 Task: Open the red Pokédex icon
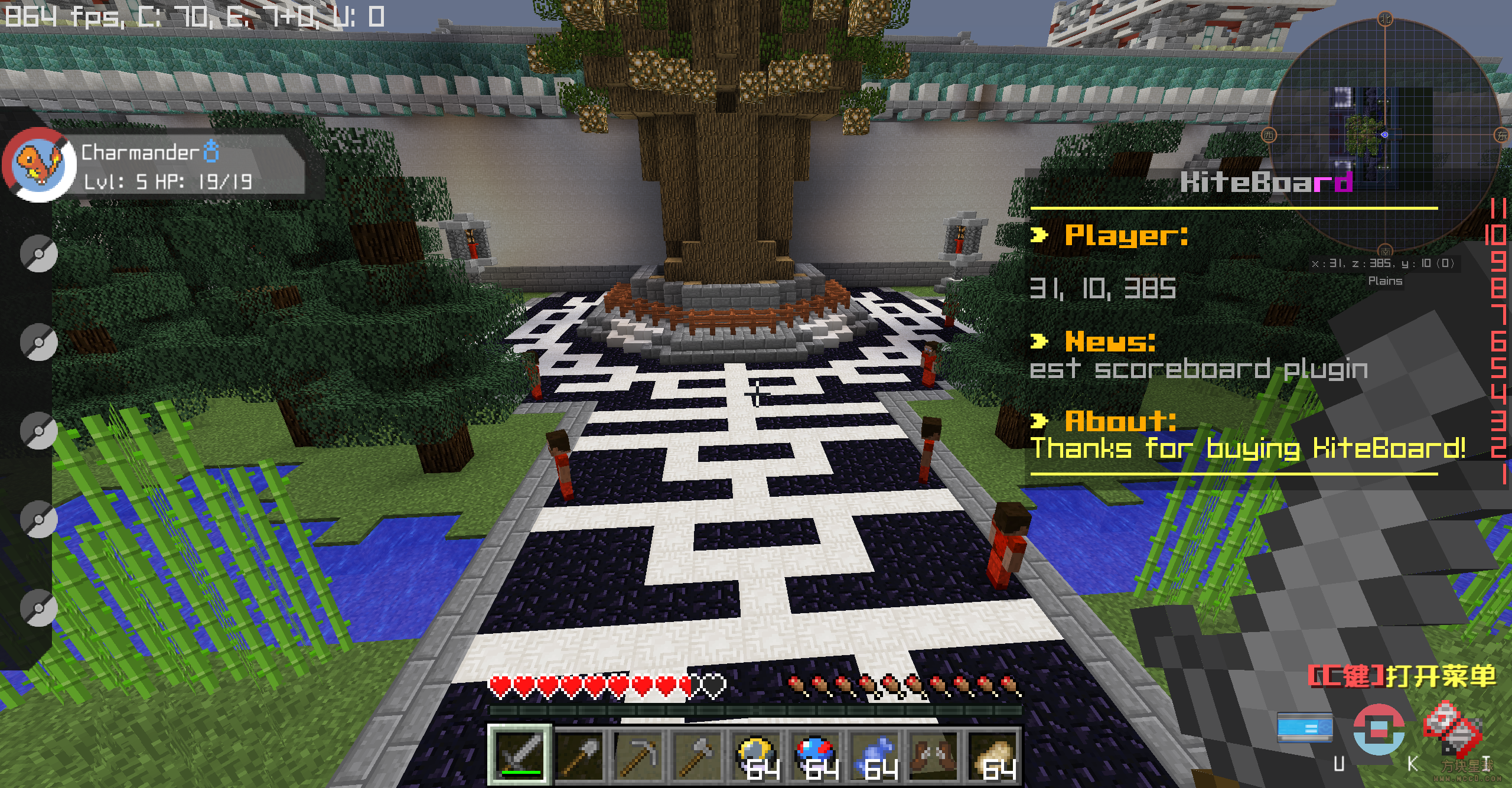coord(1451,727)
